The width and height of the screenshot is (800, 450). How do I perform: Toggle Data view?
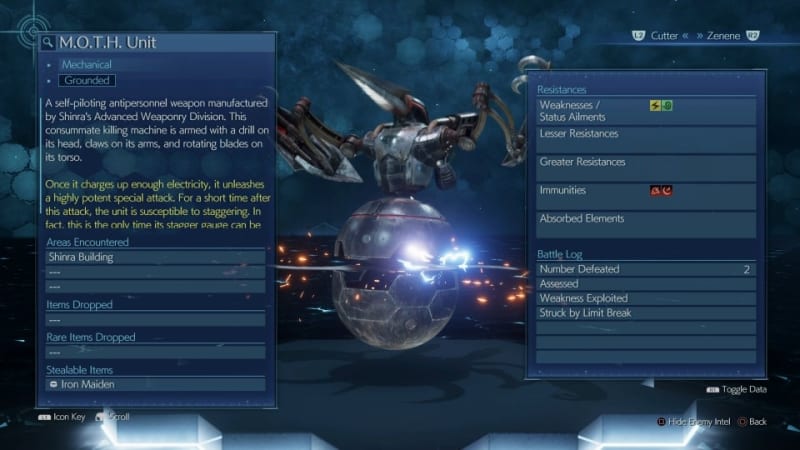(x=738, y=389)
